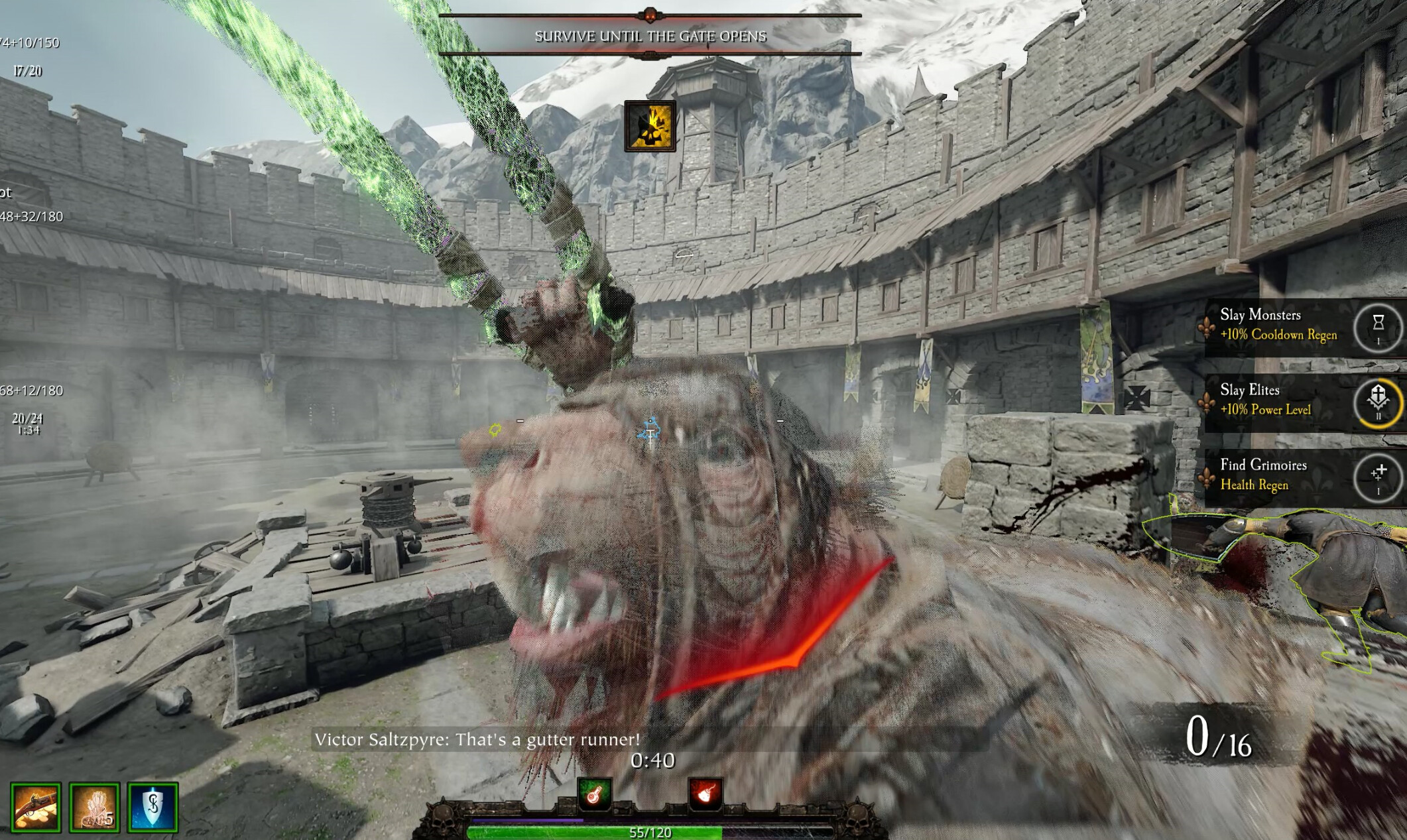Select the blue shield buff icon
Image resolution: width=1407 pixels, height=840 pixels.
[153, 807]
